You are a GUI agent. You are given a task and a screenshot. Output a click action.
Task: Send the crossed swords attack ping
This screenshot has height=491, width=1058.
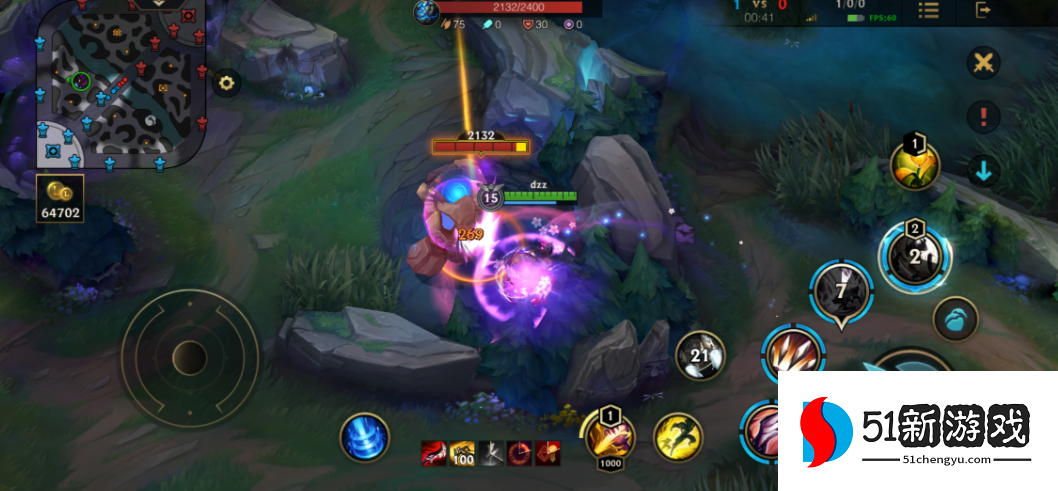pyautogui.click(x=984, y=63)
